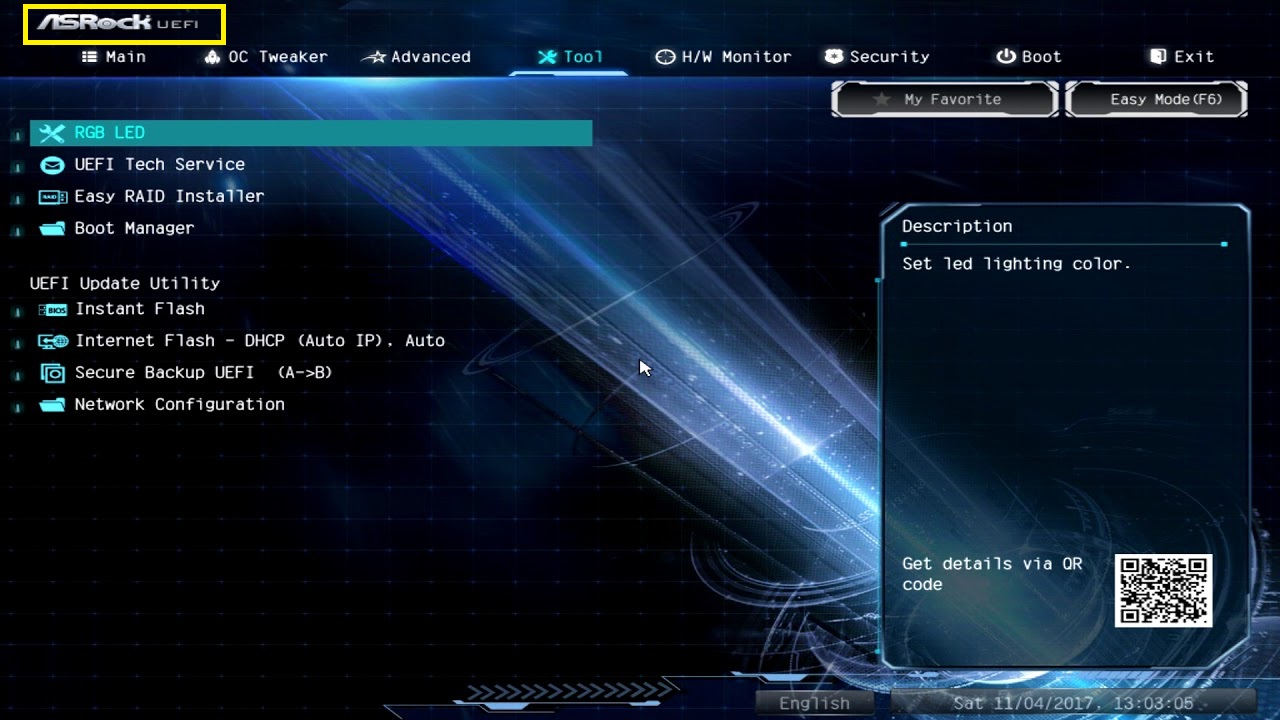The height and width of the screenshot is (720, 1280).
Task: Open Network Configuration
Action: coord(179,405)
